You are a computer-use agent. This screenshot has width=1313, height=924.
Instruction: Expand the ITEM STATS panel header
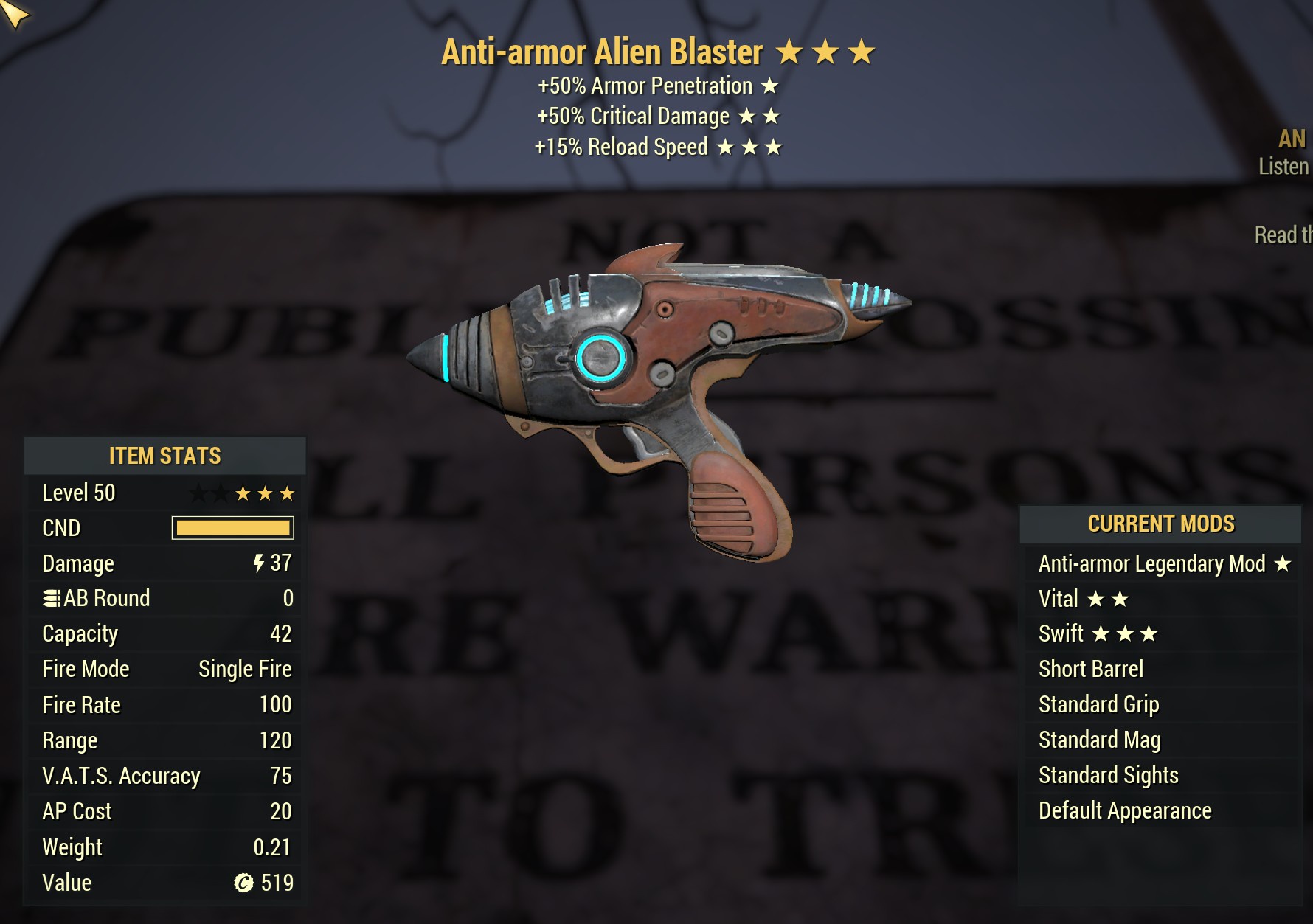point(164,456)
